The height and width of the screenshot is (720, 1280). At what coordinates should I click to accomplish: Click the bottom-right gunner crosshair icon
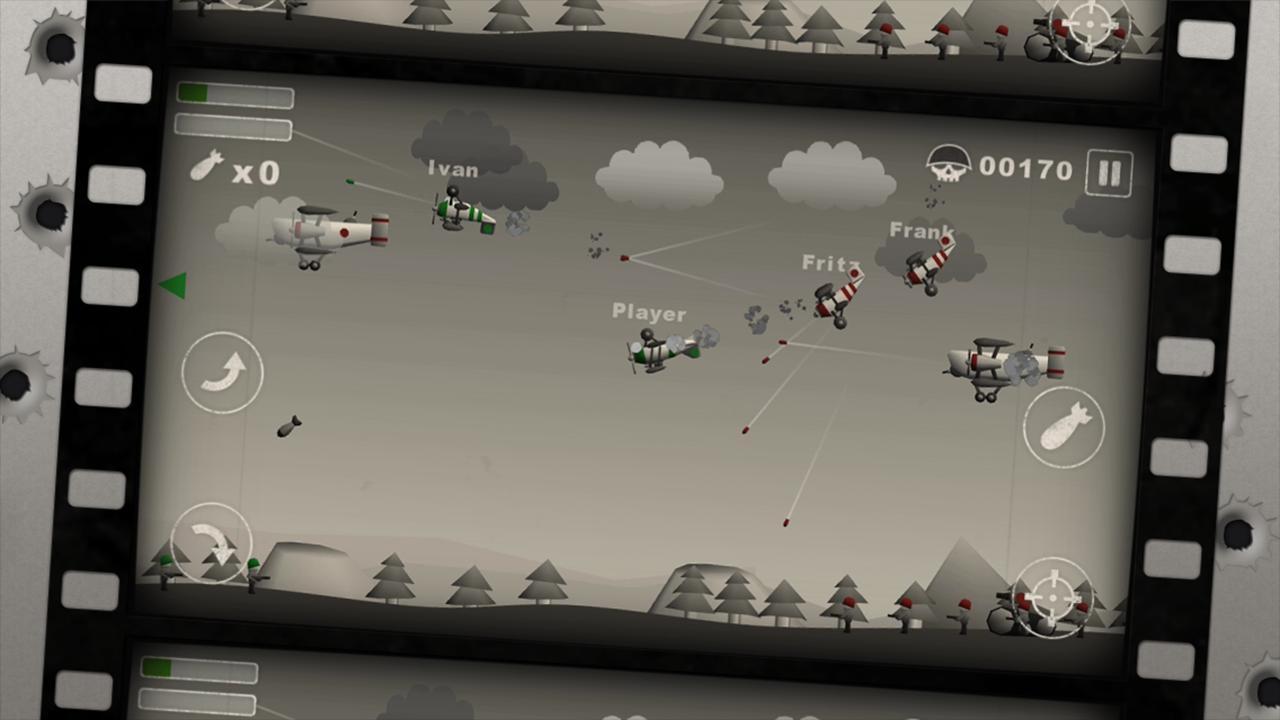pyautogui.click(x=1052, y=597)
